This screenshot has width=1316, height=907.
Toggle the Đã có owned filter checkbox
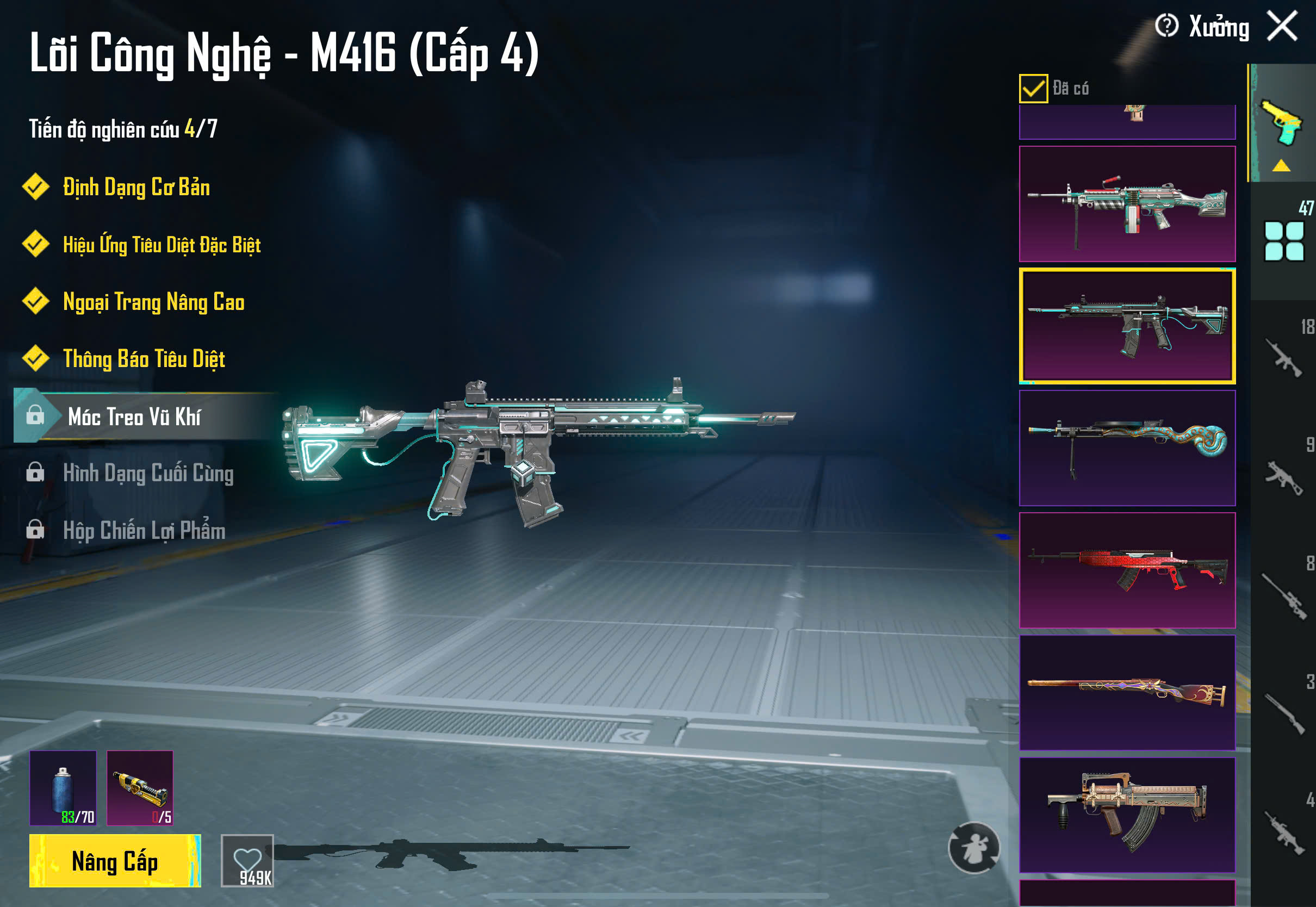click(x=1033, y=89)
